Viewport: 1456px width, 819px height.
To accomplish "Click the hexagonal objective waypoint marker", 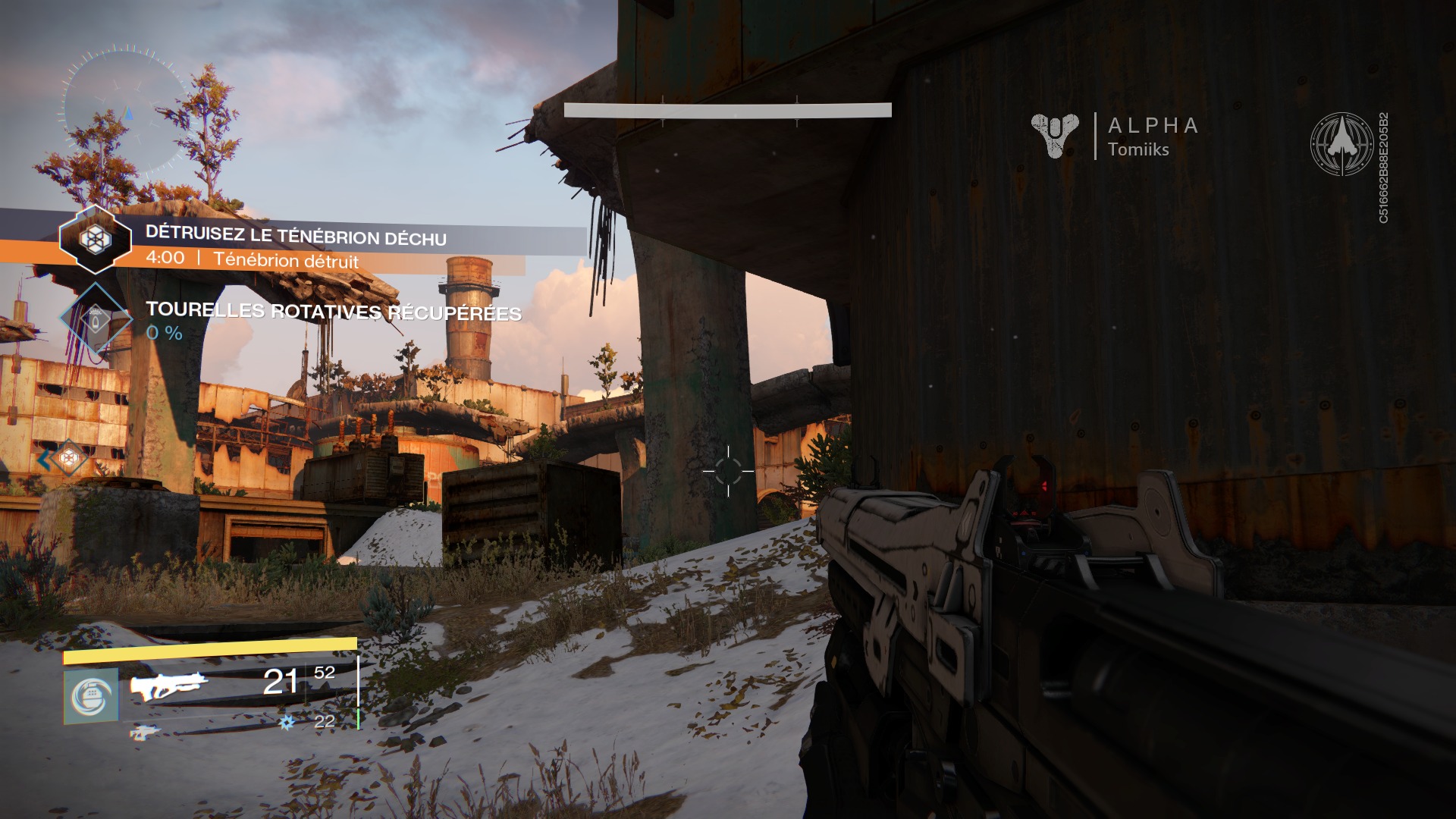I will (x=69, y=457).
